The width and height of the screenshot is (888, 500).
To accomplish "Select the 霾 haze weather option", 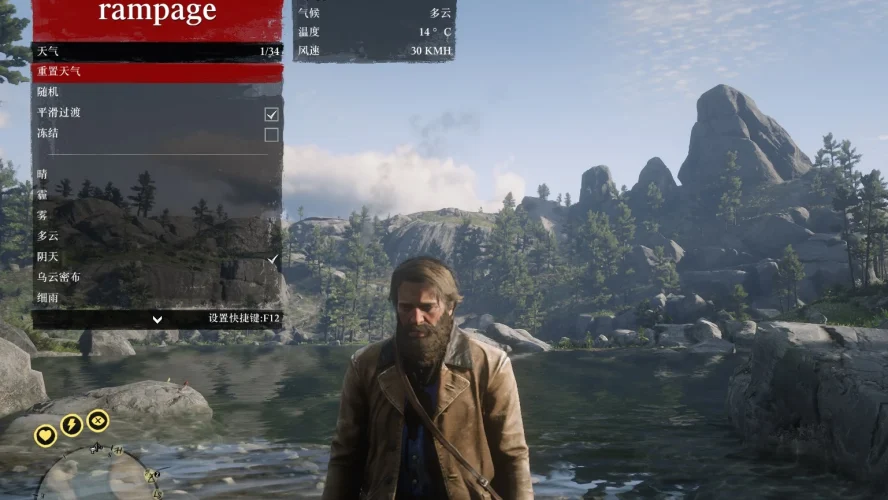I will [x=157, y=195].
